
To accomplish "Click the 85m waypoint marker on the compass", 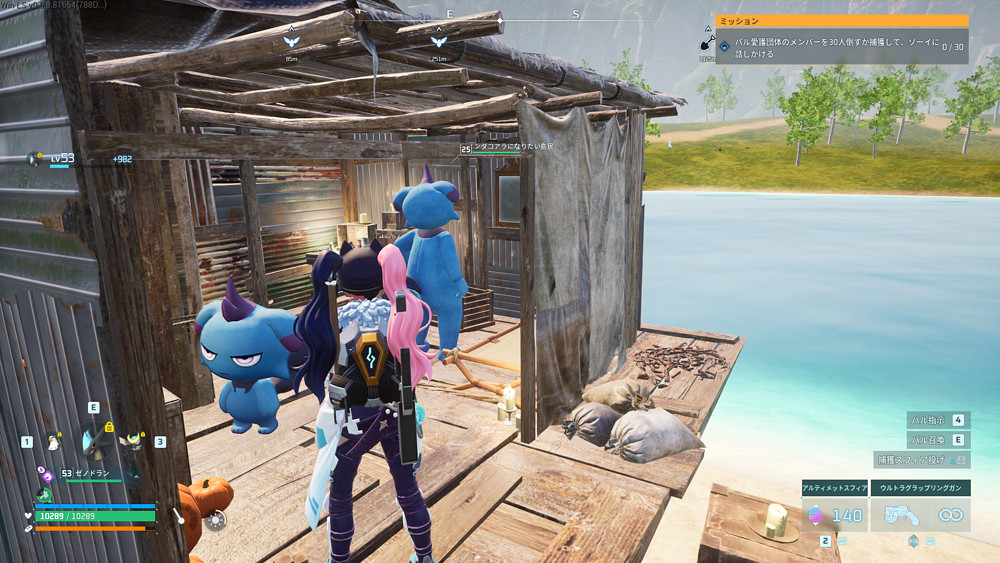I will [291, 42].
